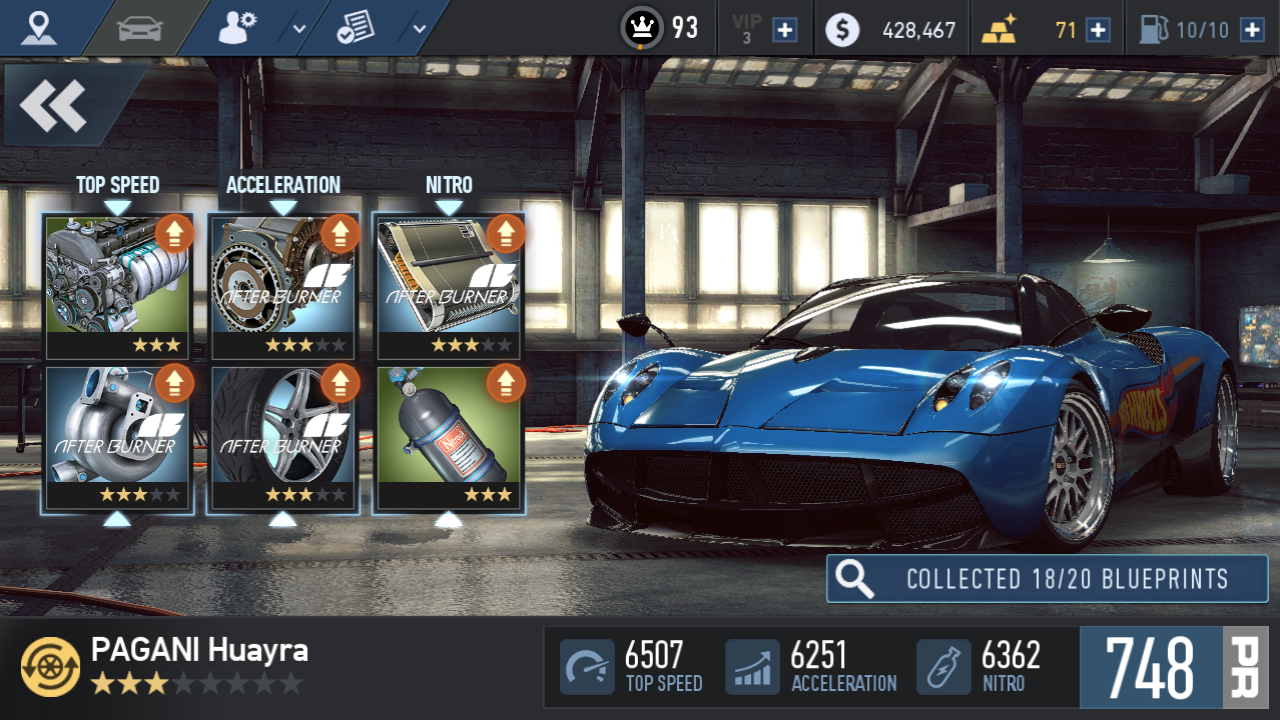Add VIP points with plus button
This screenshot has height=720, width=1280.
[786, 30]
